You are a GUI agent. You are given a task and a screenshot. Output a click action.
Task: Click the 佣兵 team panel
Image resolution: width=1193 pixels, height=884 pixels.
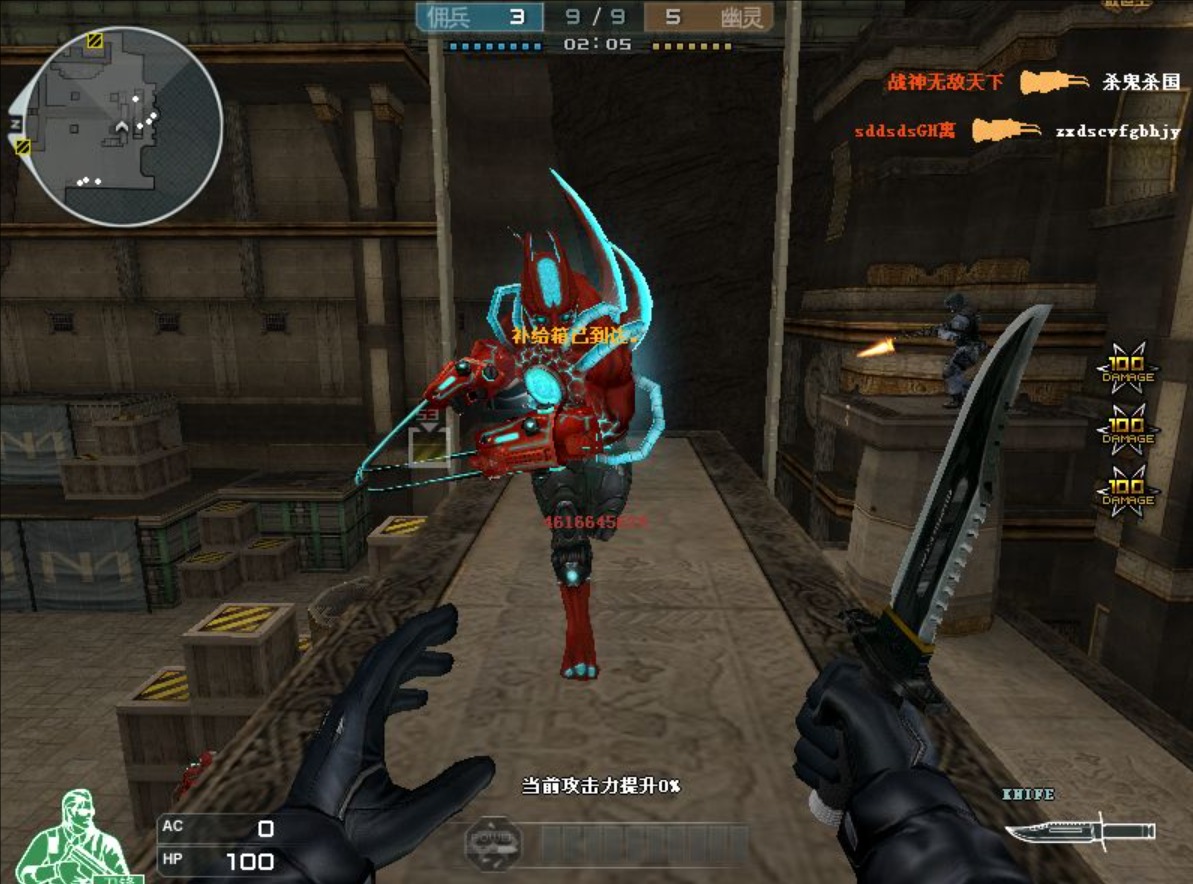pos(480,17)
